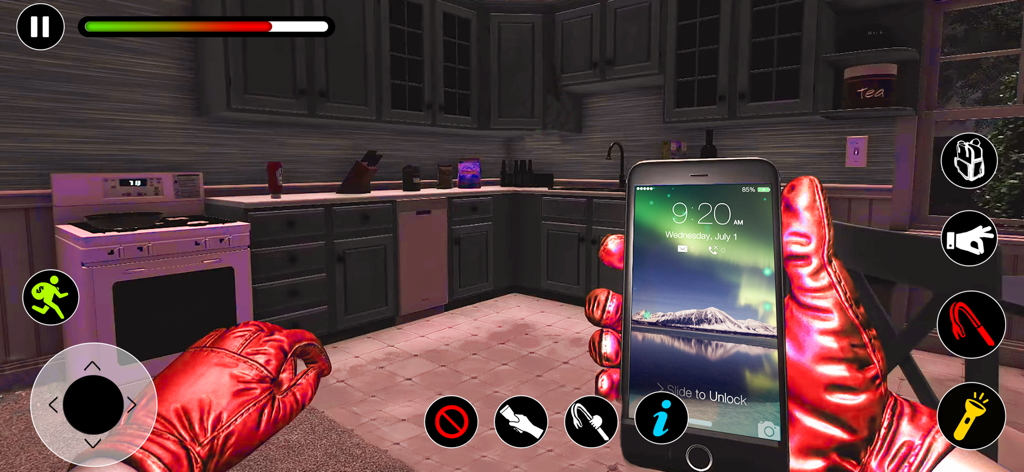Viewport: 1024px width, 472px height.
Task: Activate the hand grab action
Action: (969, 238)
